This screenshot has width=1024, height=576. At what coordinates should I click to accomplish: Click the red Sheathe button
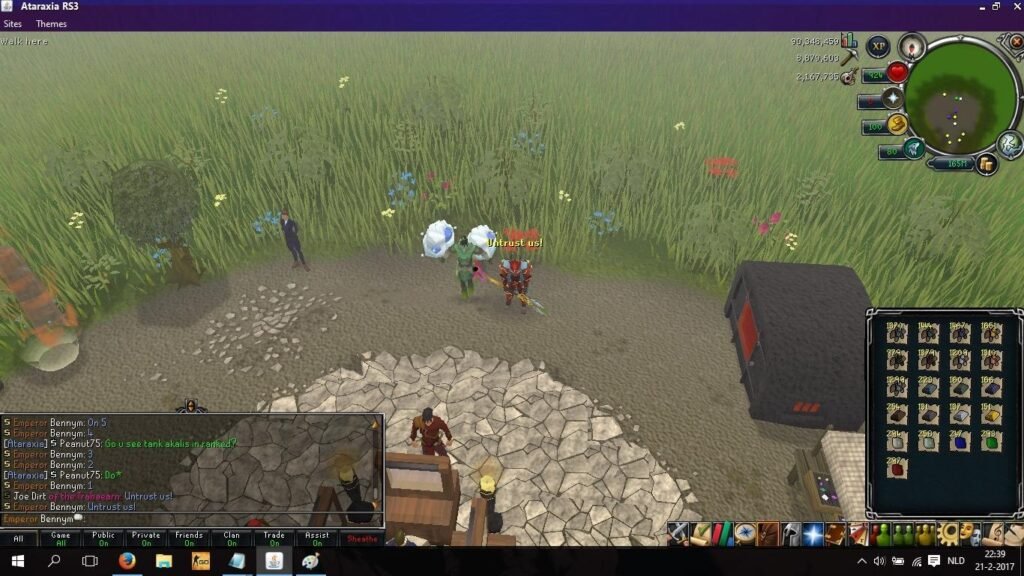pyautogui.click(x=361, y=539)
